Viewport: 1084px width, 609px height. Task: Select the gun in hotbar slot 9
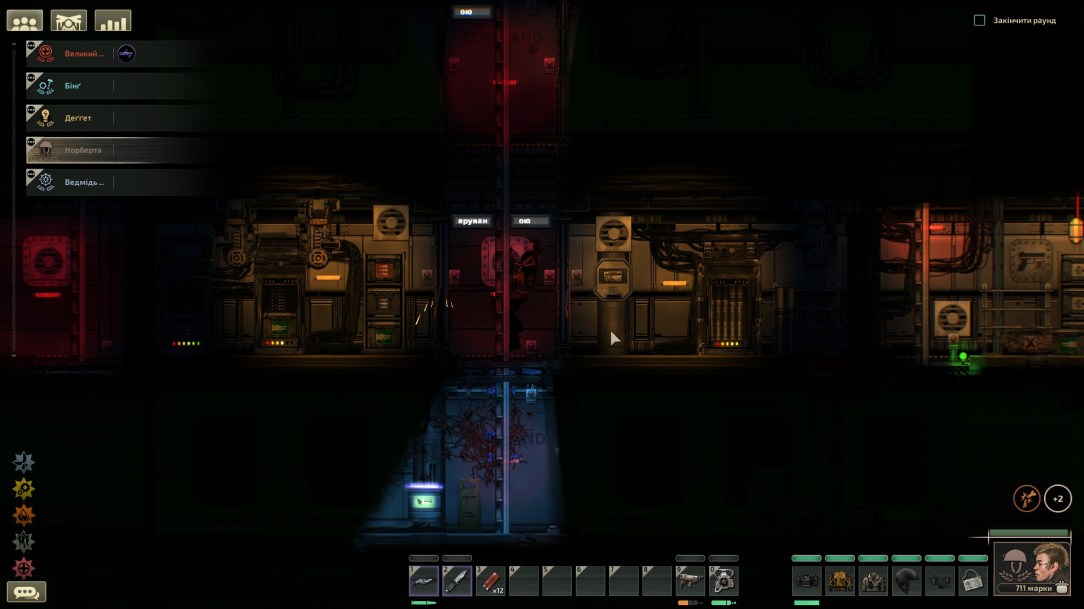click(x=690, y=581)
